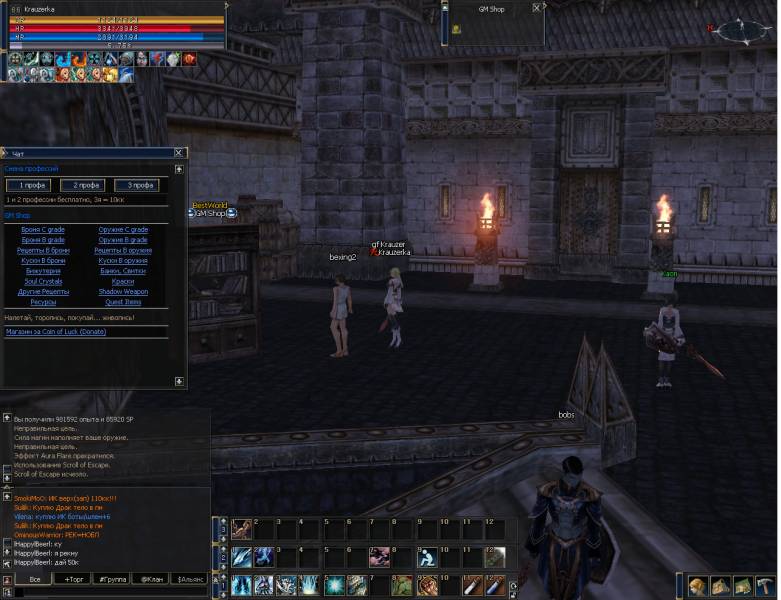The height and width of the screenshot is (600, 781).
Task: Choose the "3 профа" profession button
Action: (x=136, y=185)
